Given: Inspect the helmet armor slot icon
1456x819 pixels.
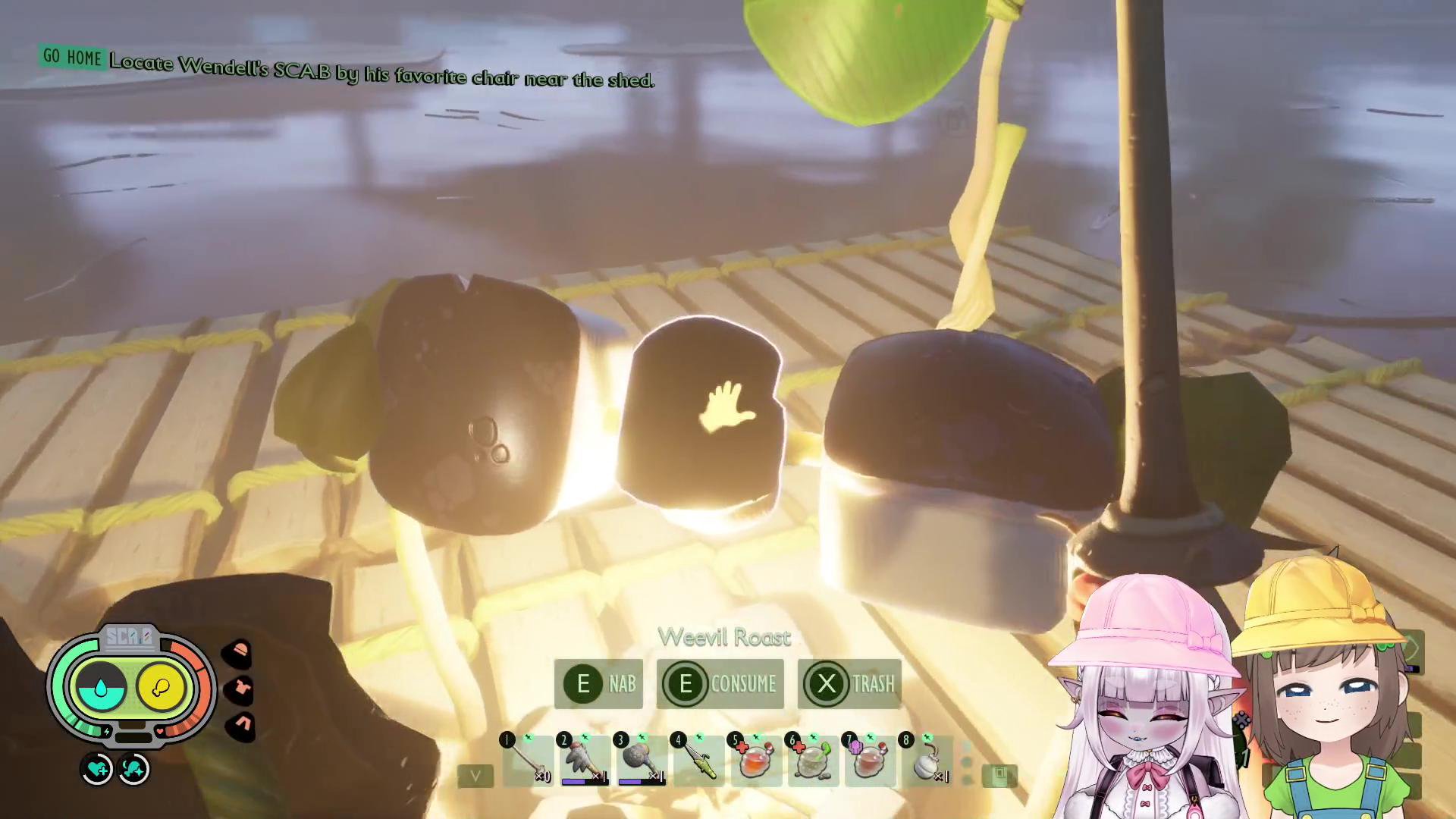Looking at the screenshot, I should pyautogui.click(x=240, y=651).
